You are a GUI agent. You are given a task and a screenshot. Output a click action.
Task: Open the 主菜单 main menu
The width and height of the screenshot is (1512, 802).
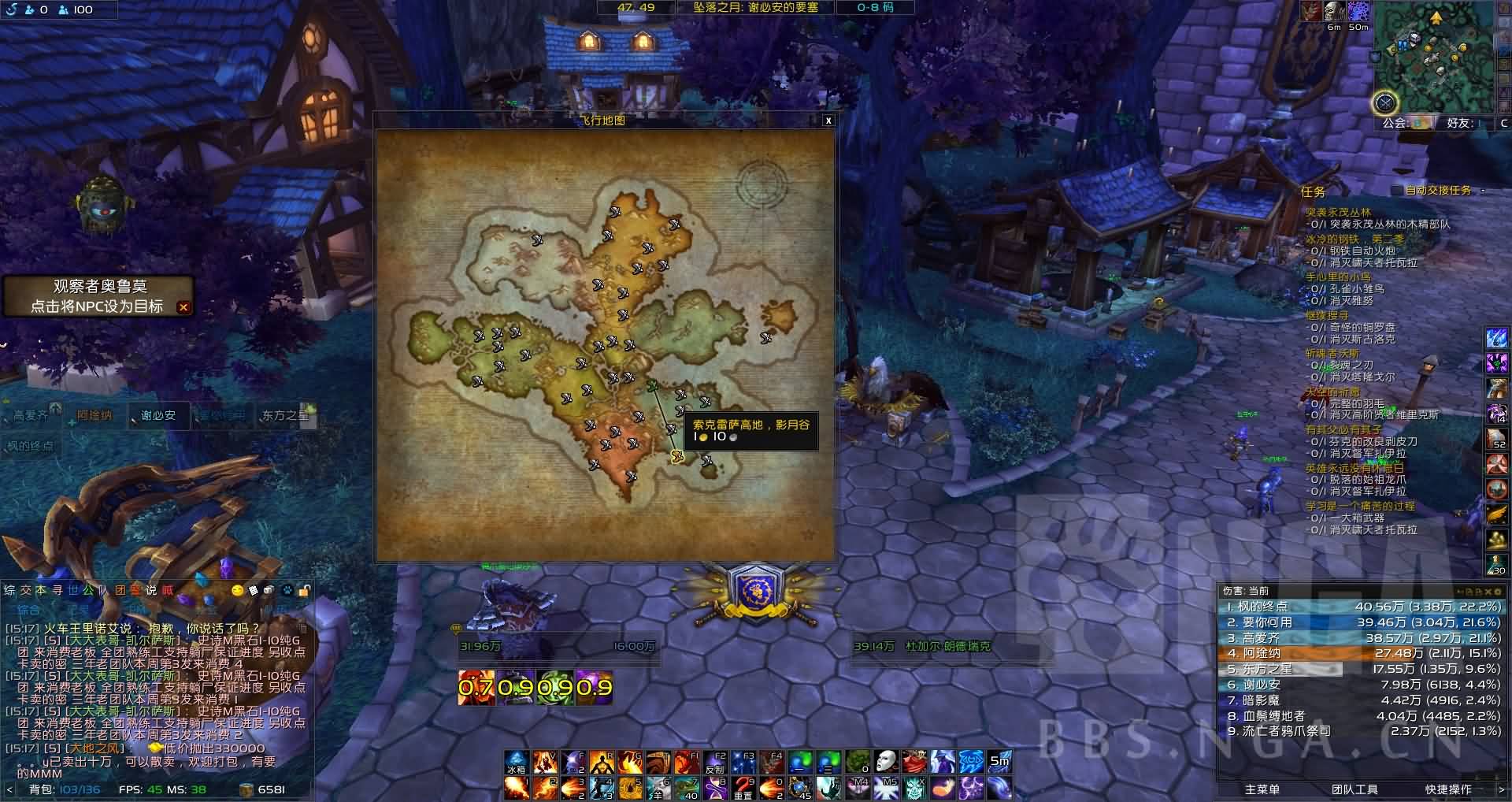click(1262, 789)
